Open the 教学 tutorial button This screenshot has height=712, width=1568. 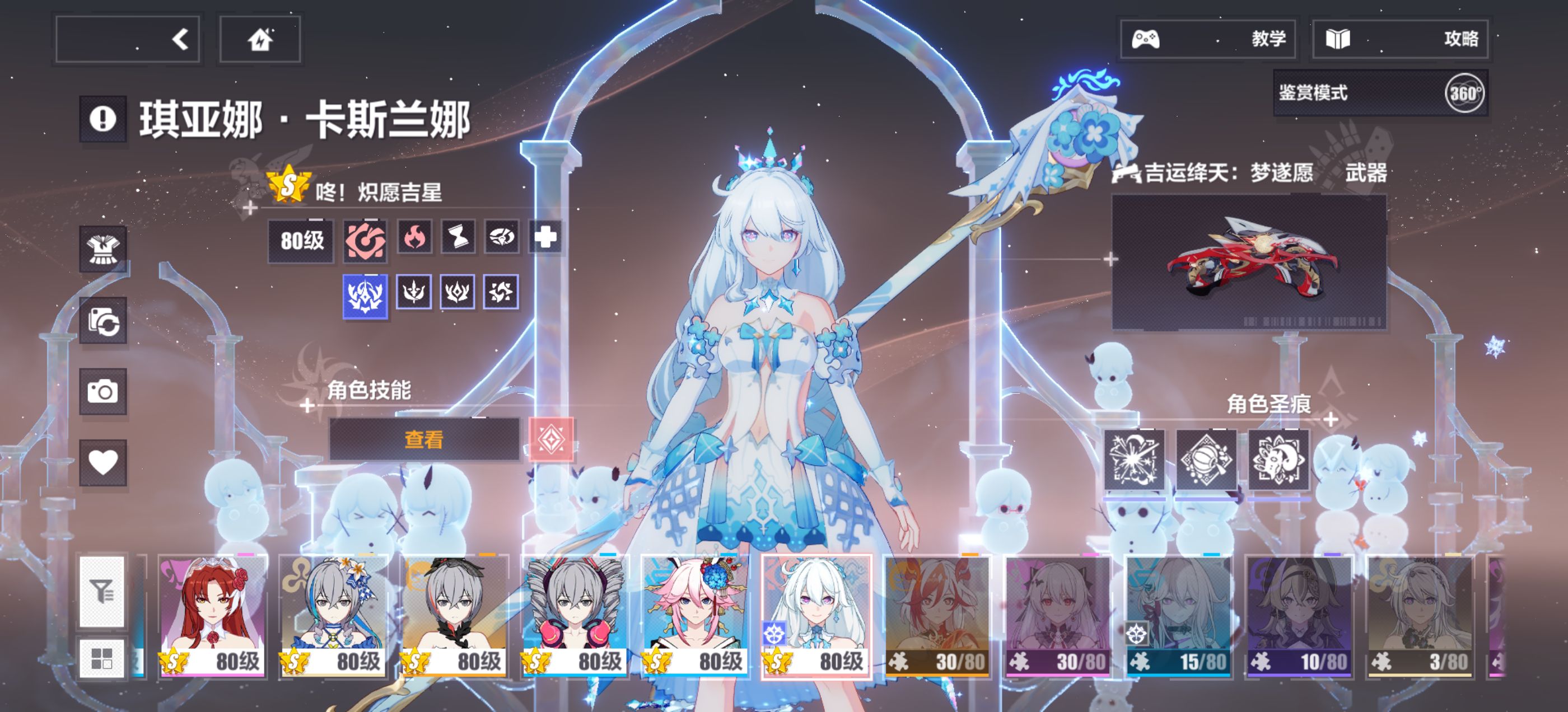tap(1208, 40)
